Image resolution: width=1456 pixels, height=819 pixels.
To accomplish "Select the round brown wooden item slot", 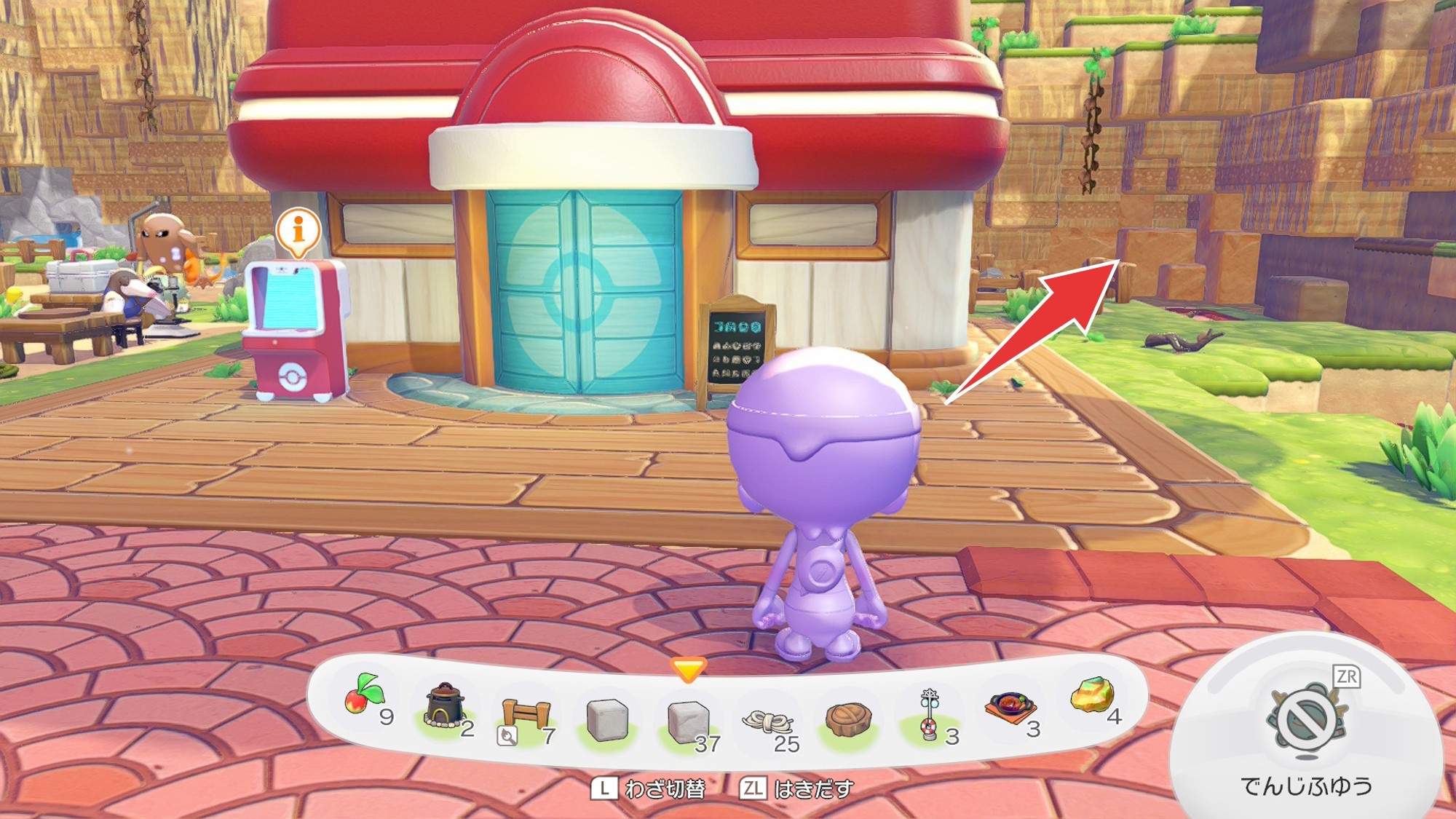I will 848,719.
